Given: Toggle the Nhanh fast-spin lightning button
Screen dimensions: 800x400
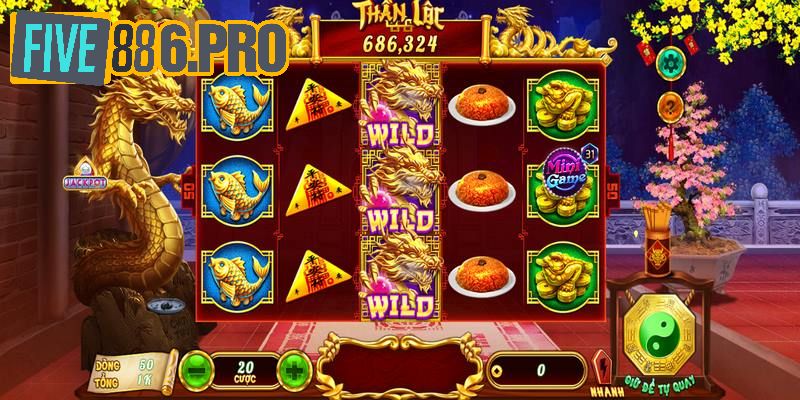Looking at the screenshot, I should point(602,369).
